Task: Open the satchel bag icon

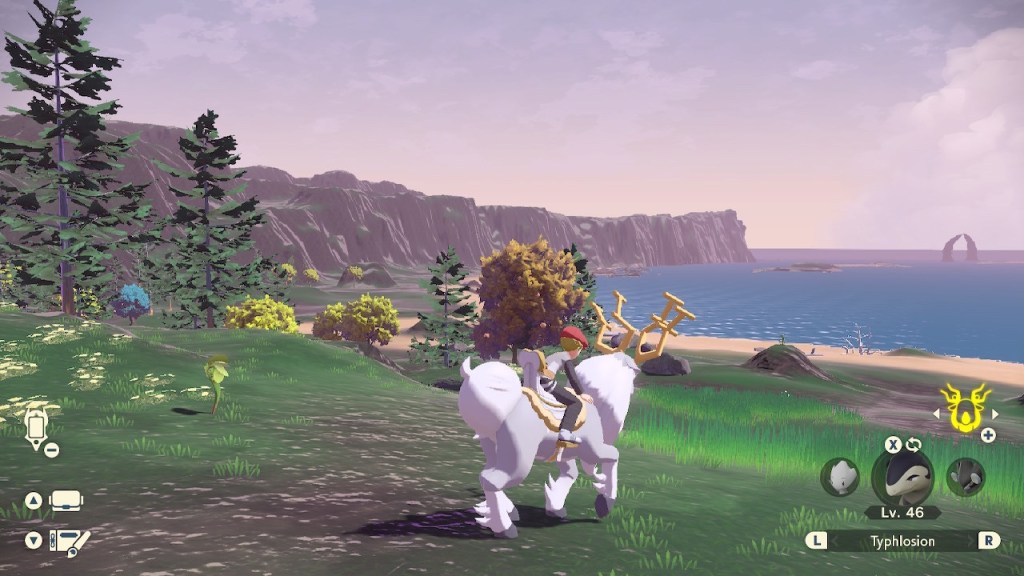Action: click(x=67, y=500)
